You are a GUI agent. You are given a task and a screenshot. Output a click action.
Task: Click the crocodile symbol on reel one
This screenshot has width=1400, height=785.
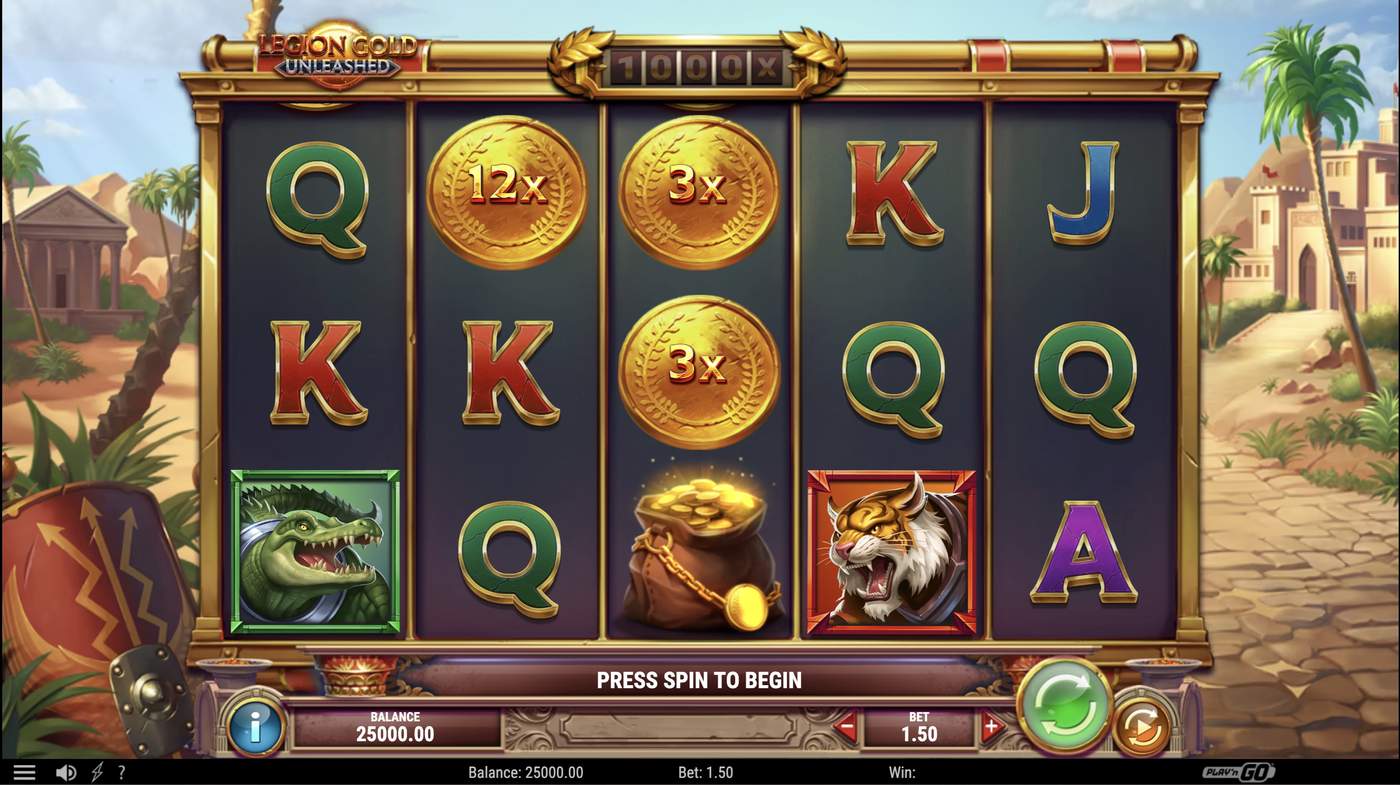point(315,550)
